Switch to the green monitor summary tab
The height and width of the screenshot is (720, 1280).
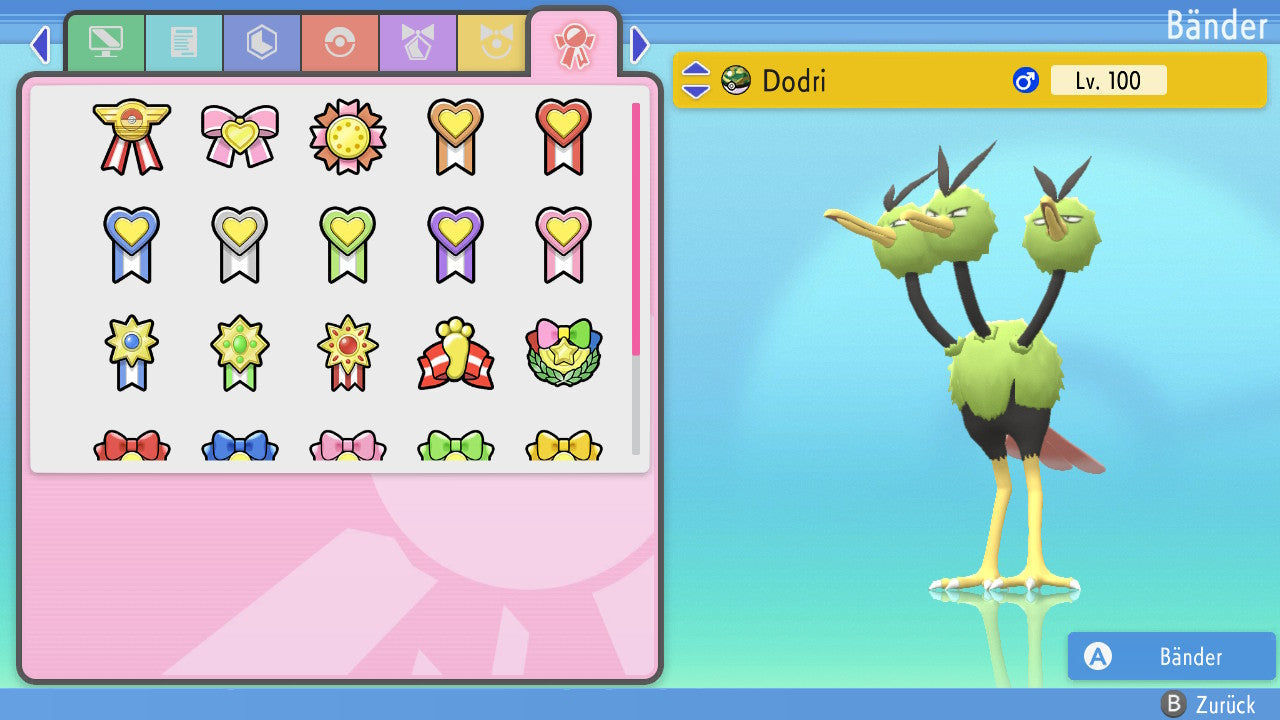pos(106,43)
